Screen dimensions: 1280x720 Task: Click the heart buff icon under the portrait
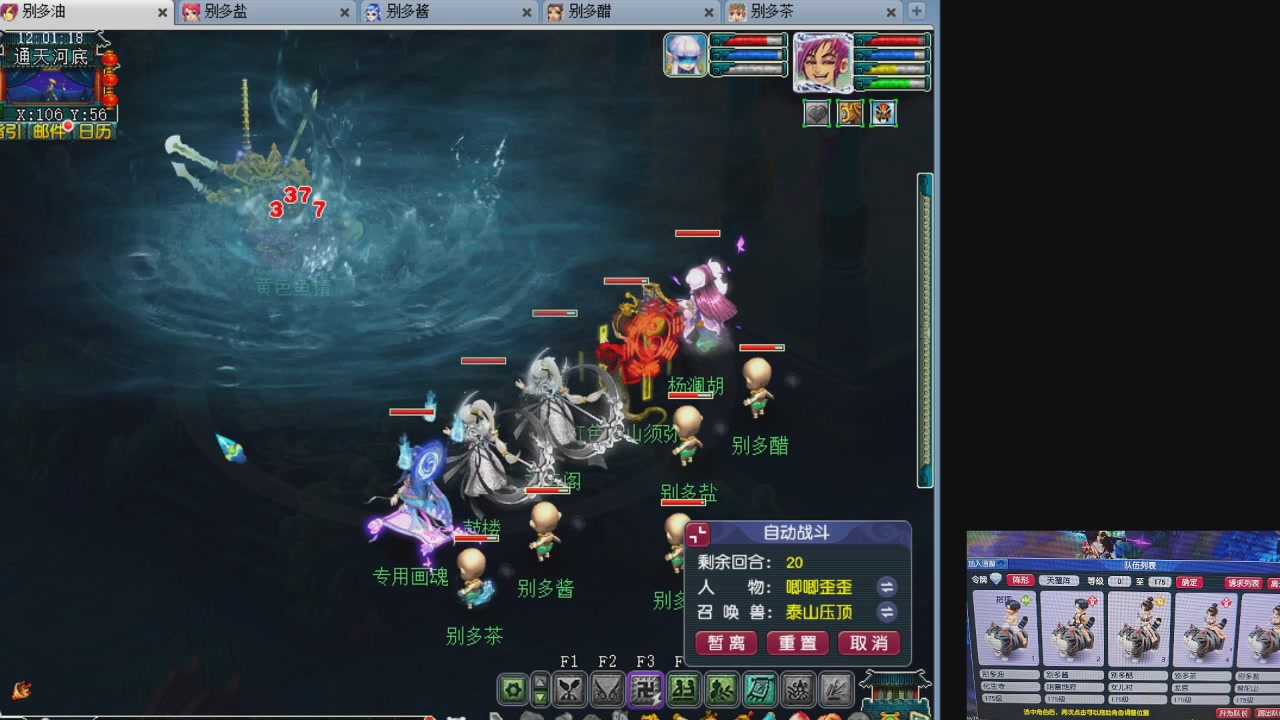(816, 113)
